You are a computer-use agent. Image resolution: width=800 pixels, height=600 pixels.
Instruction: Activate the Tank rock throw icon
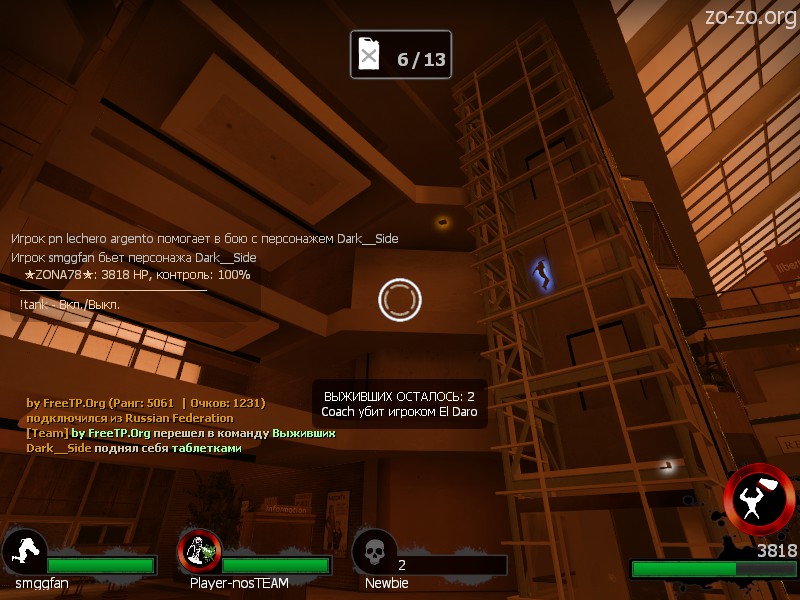point(760,500)
